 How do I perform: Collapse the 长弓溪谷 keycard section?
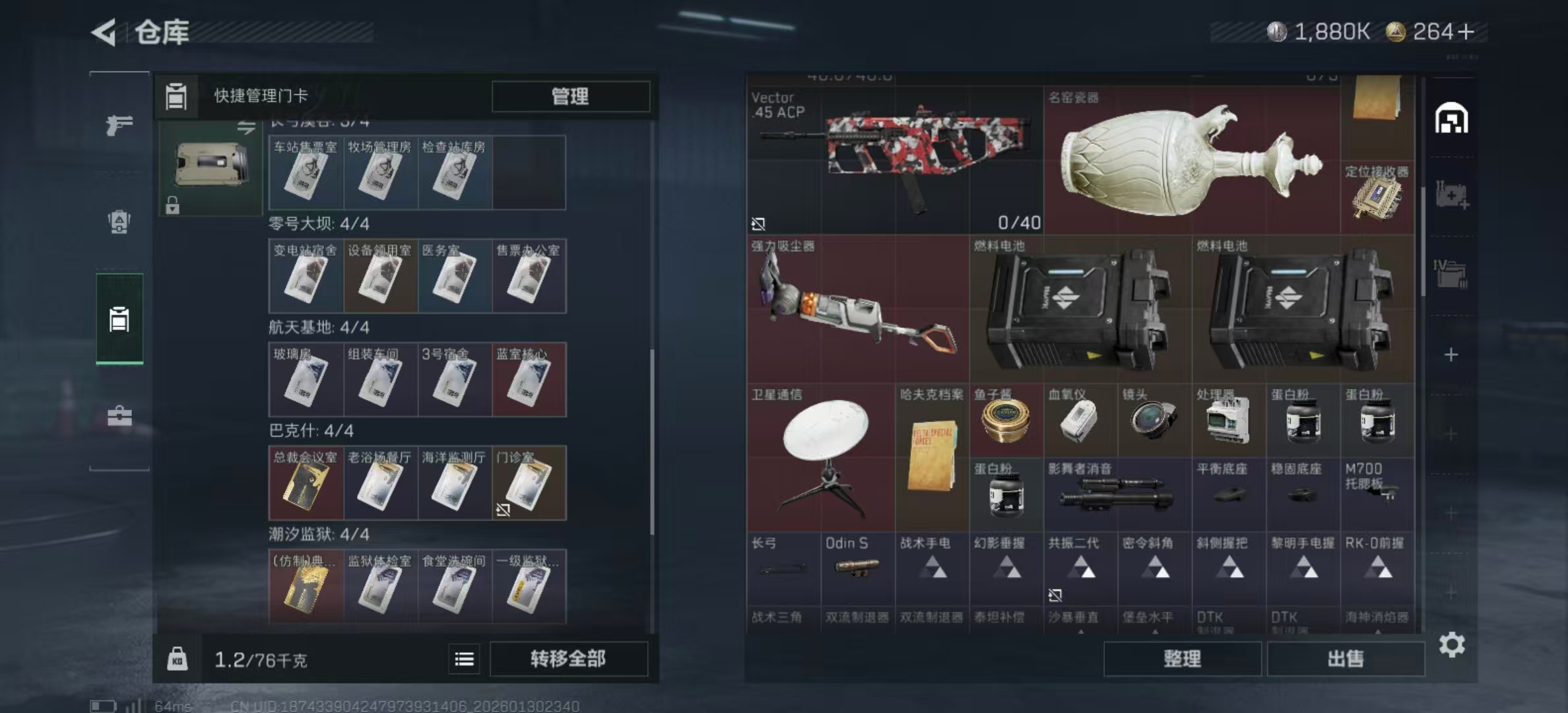pos(318,121)
